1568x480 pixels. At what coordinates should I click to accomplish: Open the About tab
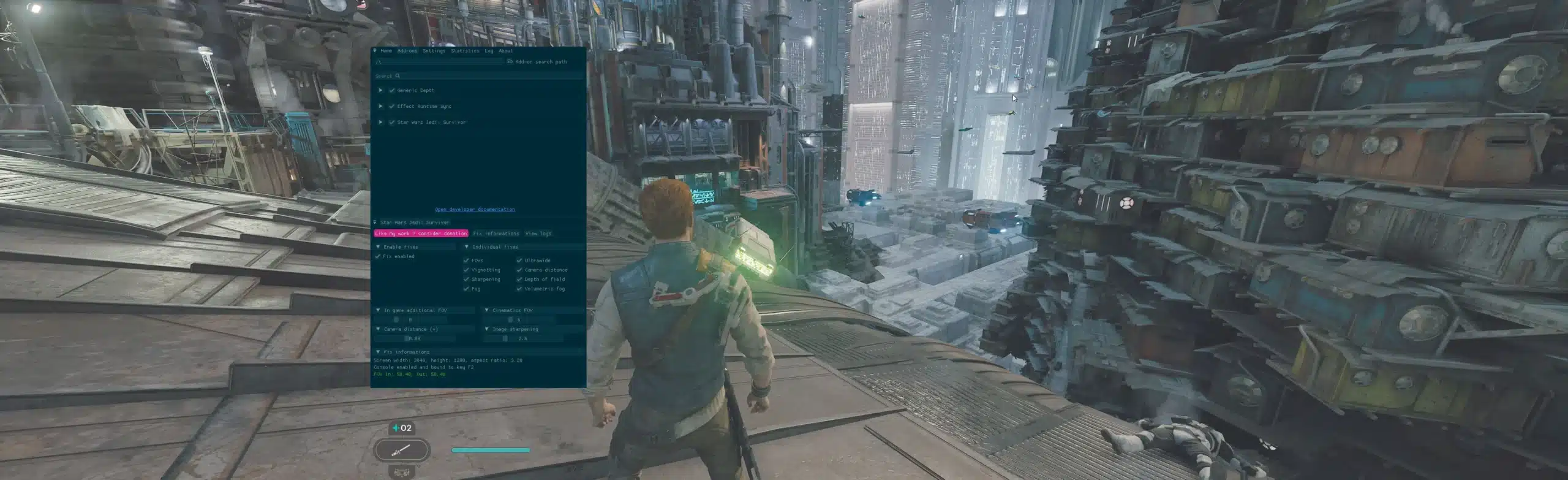click(x=505, y=51)
